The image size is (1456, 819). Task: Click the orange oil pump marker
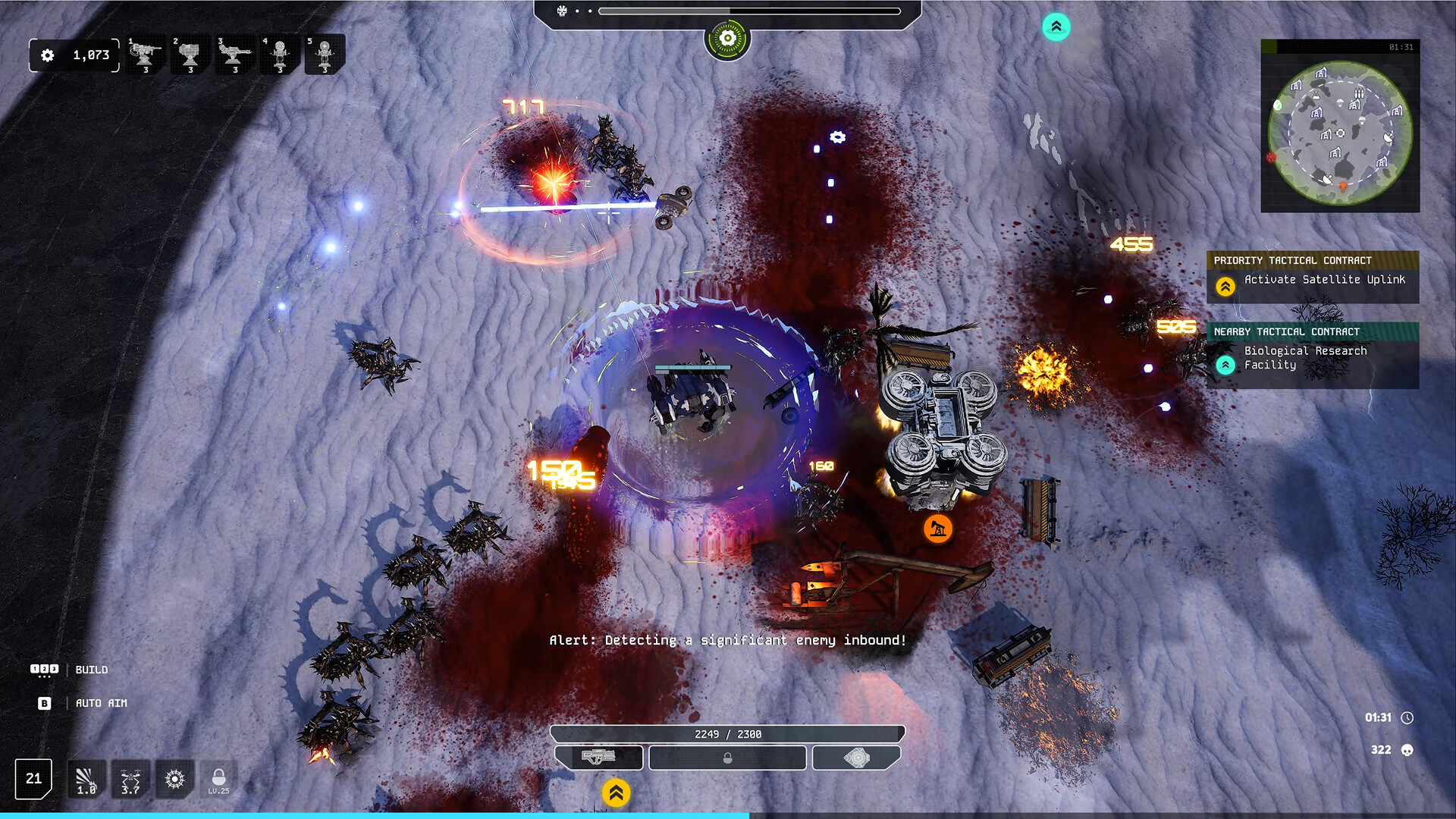pos(938,529)
